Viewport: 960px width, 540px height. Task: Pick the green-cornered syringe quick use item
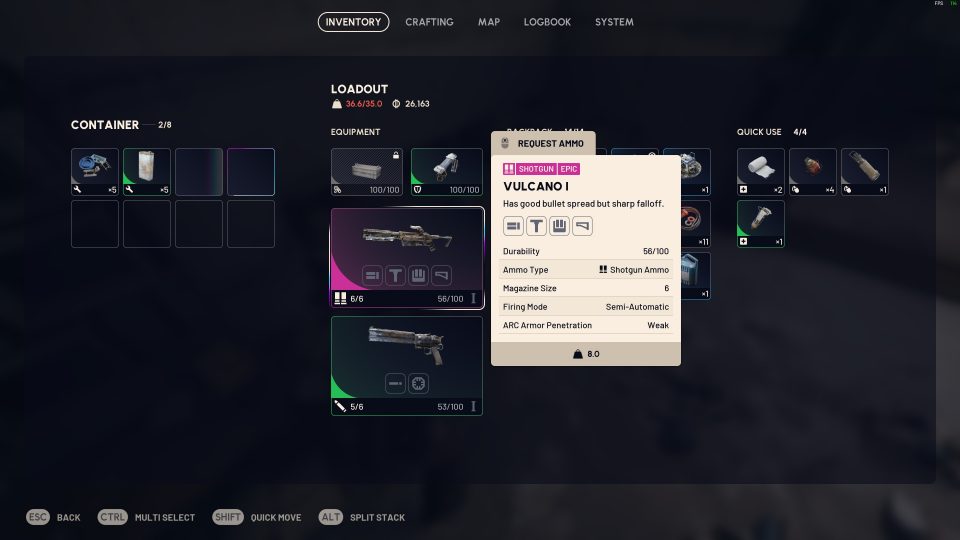[761, 224]
